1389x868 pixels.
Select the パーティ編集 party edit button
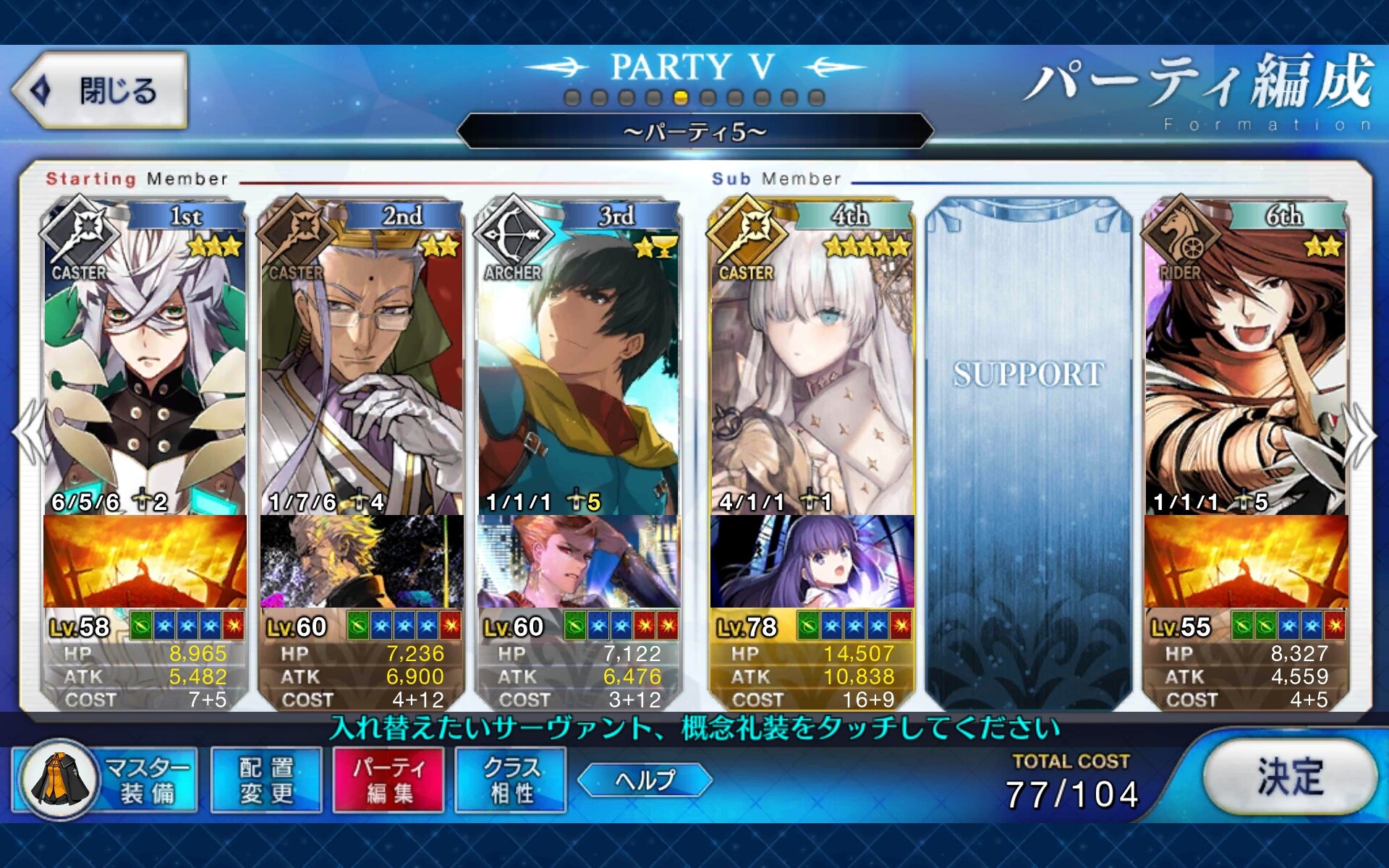pos(388,780)
